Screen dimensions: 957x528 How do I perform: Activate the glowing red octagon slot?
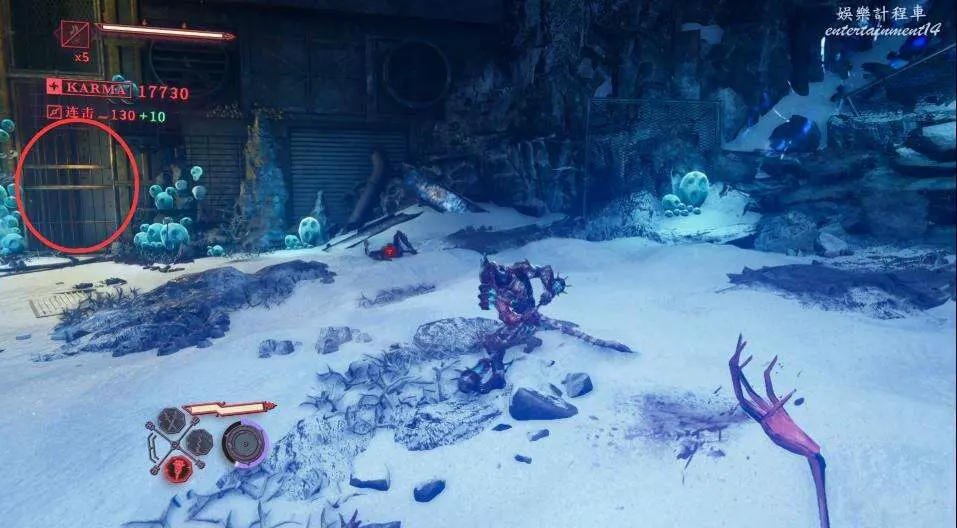(x=178, y=467)
